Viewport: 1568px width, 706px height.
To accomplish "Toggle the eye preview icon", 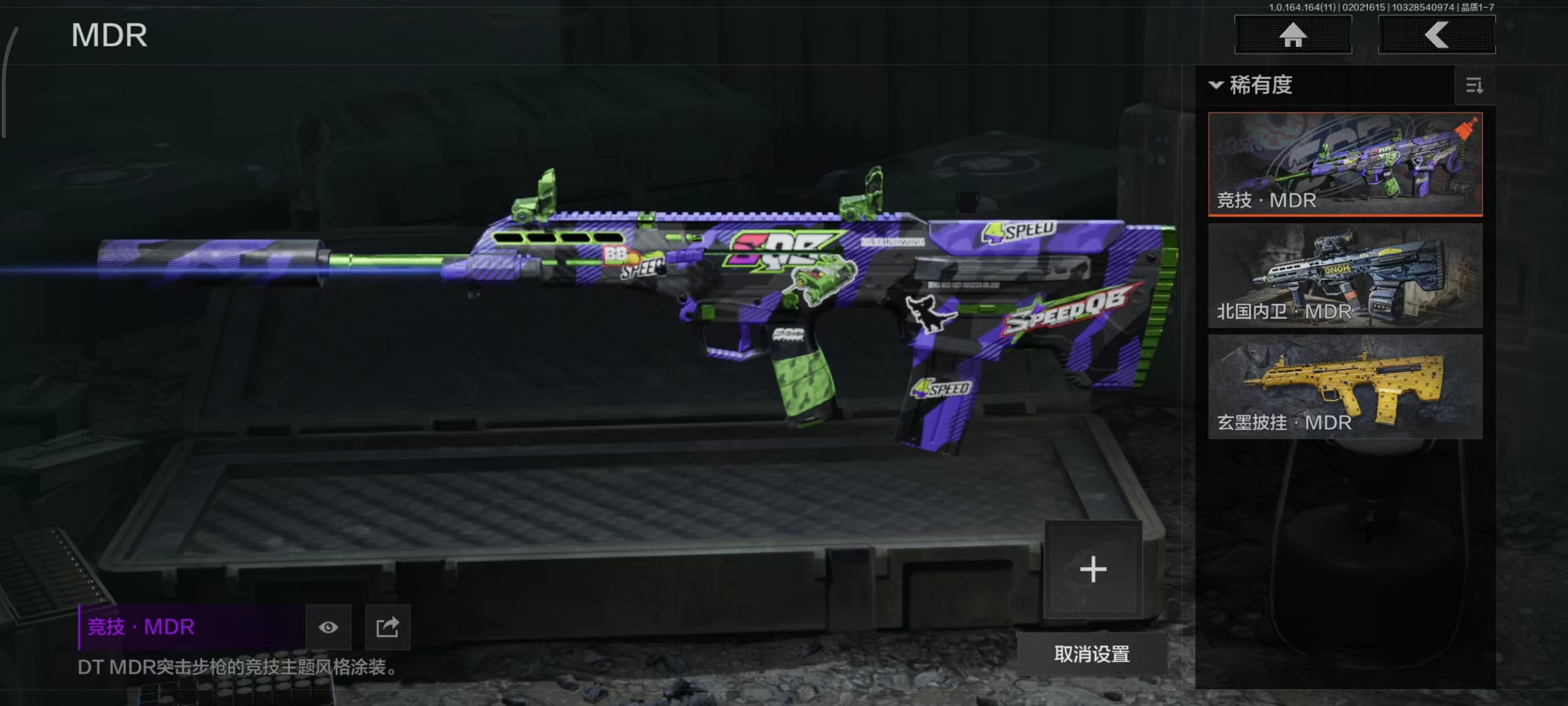I will point(328,627).
